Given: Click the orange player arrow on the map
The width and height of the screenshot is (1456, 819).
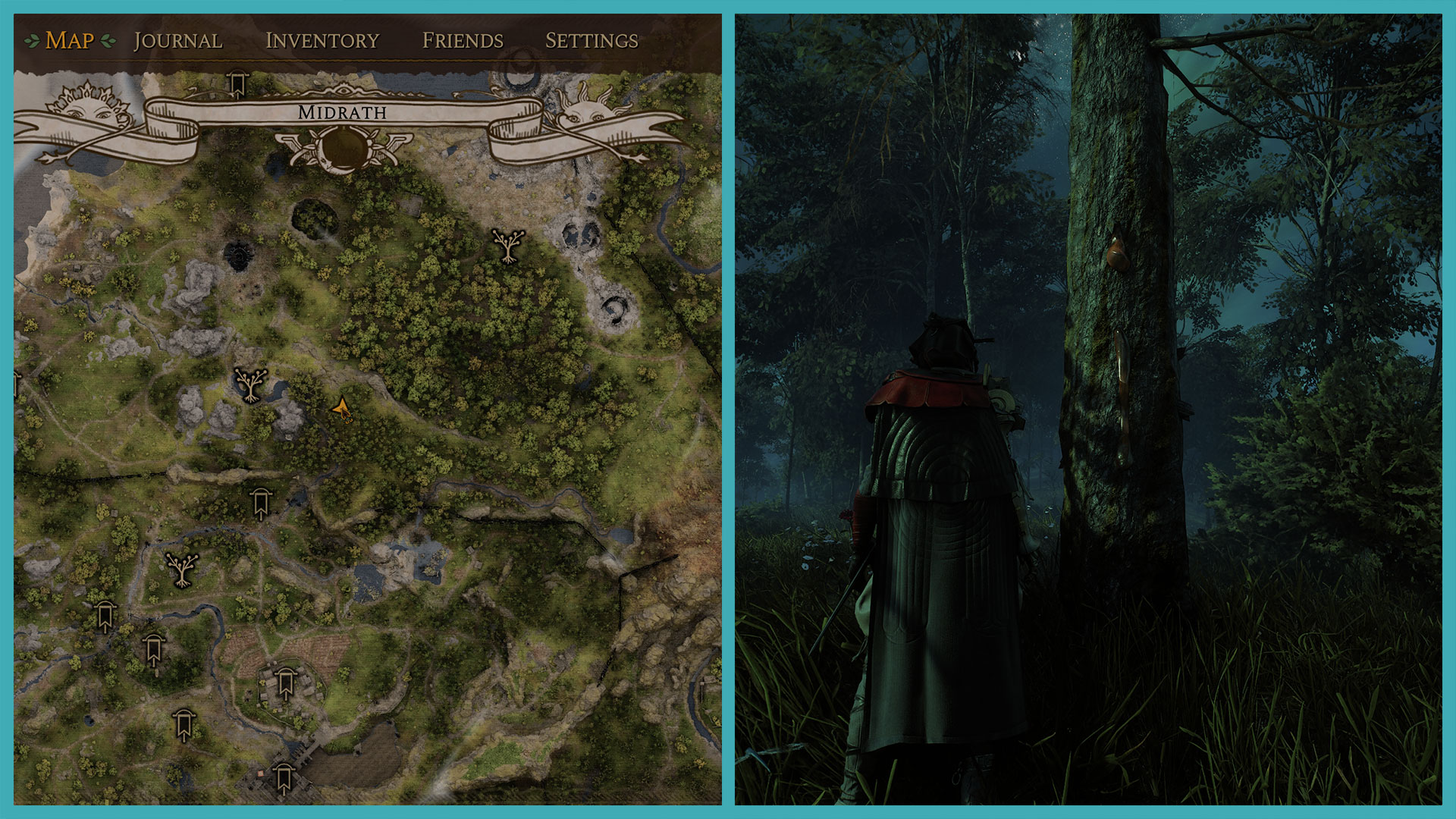Looking at the screenshot, I should coord(341,409).
